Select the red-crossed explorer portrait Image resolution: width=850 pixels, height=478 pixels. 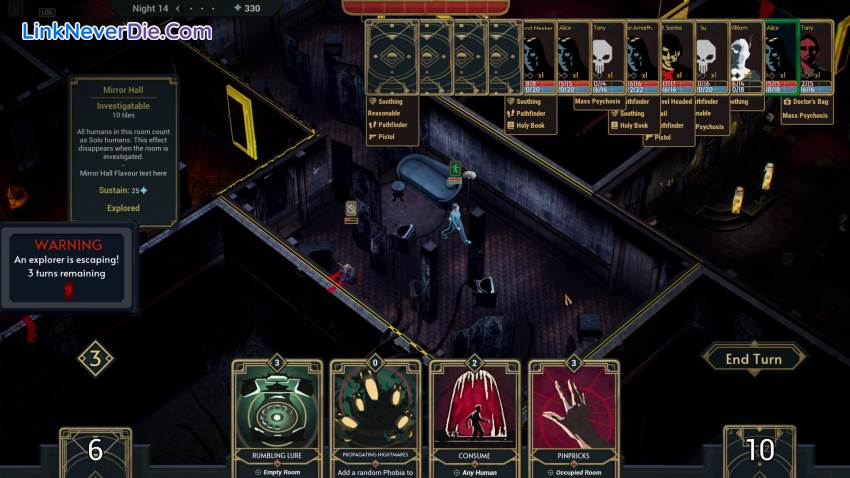coord(673,58)
